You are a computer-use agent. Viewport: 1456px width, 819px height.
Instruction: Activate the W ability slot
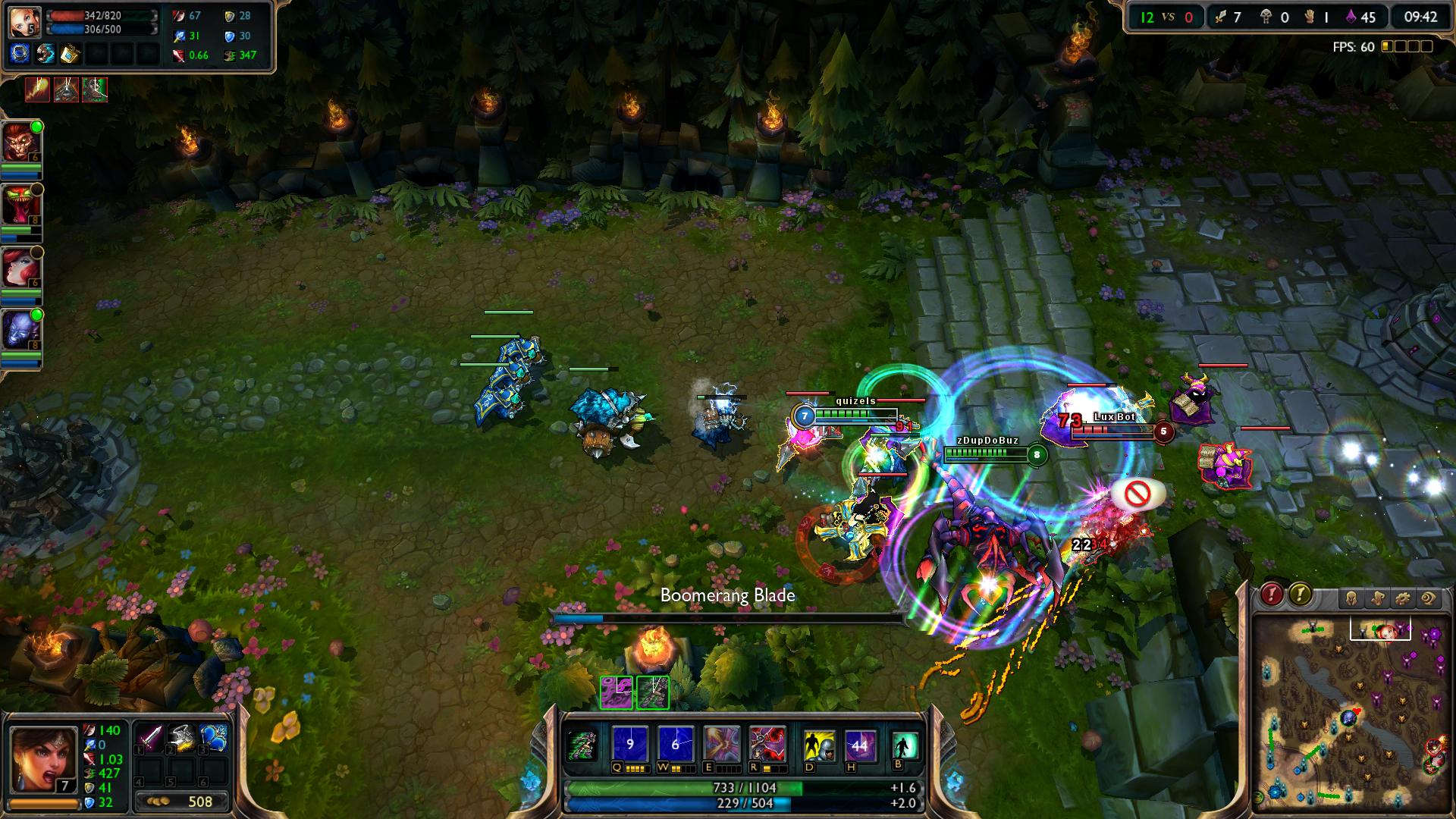pos(675,744)
